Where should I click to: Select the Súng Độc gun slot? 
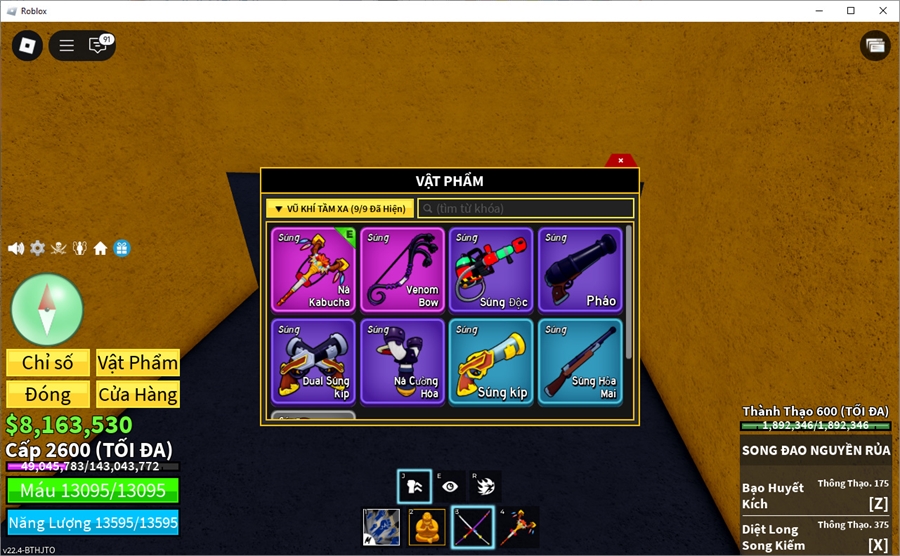pyautogui.click(x=491, y=269)
